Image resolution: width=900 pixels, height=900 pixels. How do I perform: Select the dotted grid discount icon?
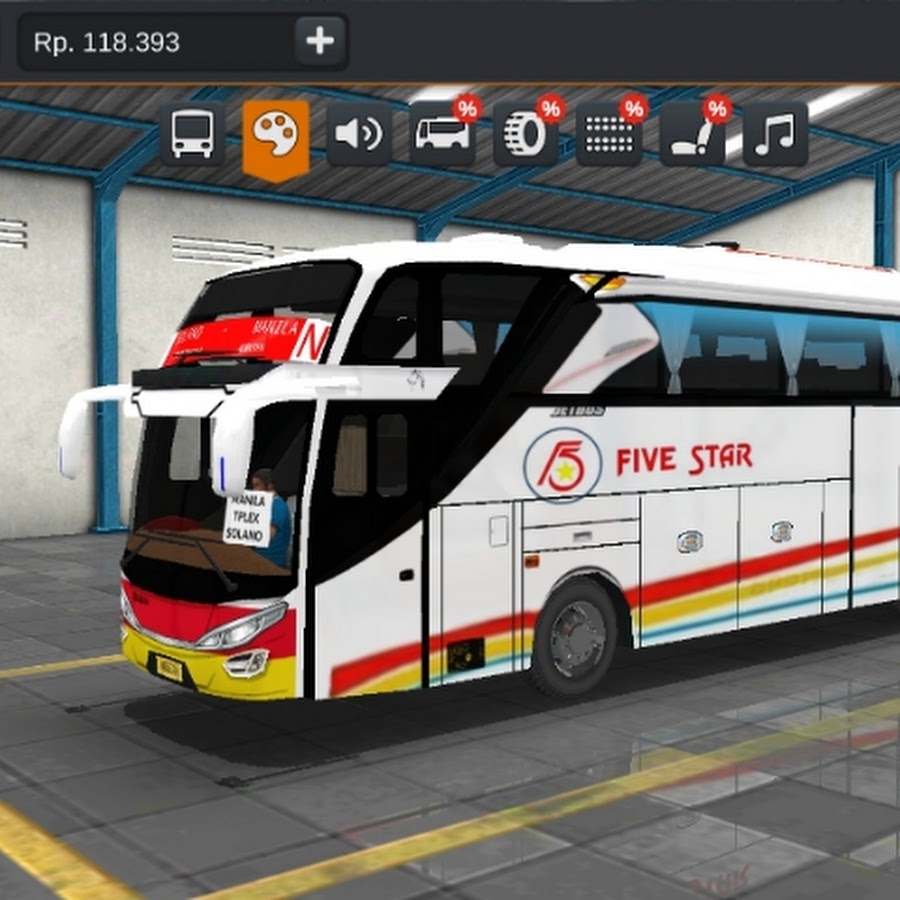[608, 134]
